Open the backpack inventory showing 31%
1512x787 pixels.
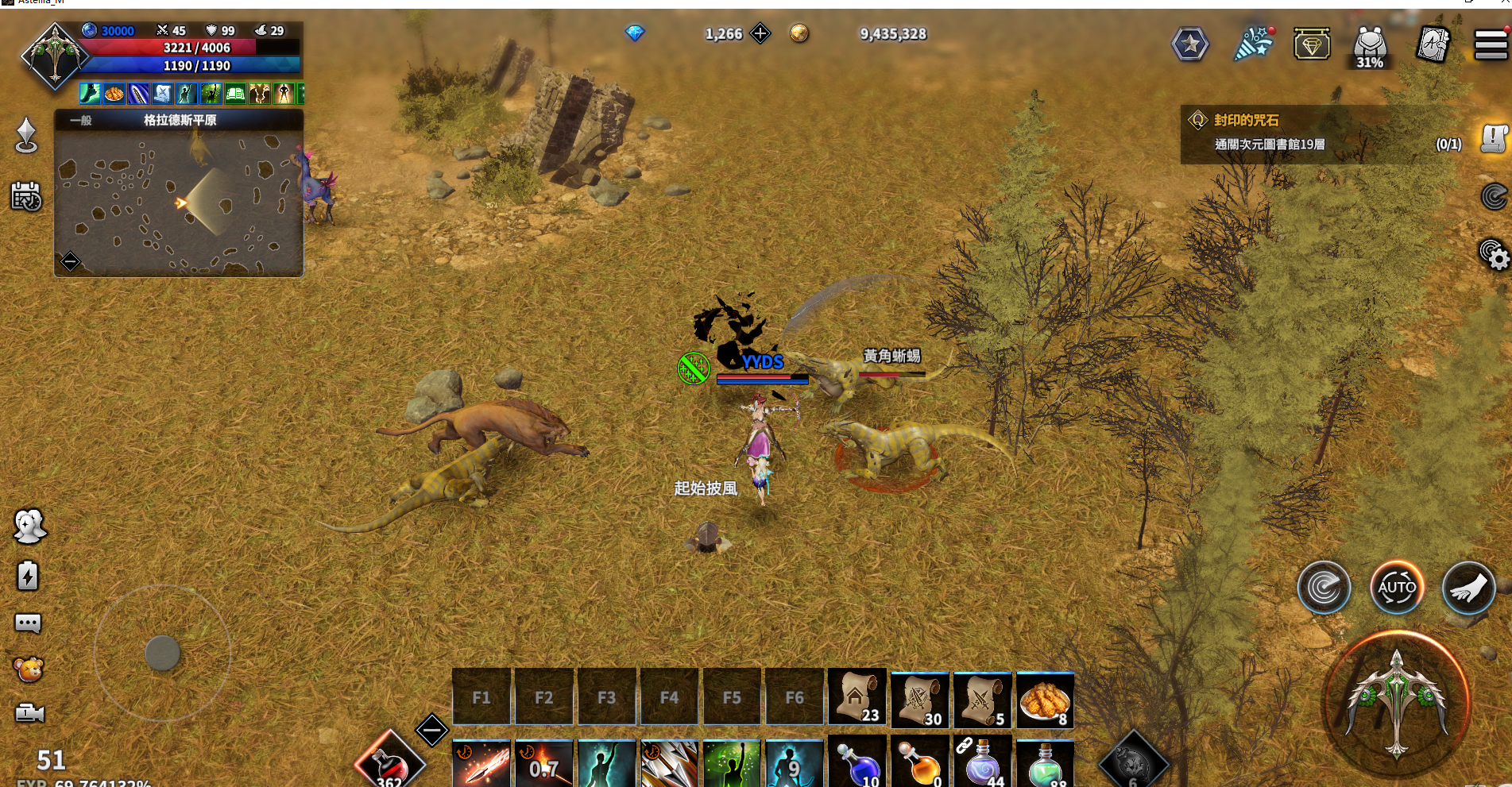pyautogui.click(x=1370, y=45)
